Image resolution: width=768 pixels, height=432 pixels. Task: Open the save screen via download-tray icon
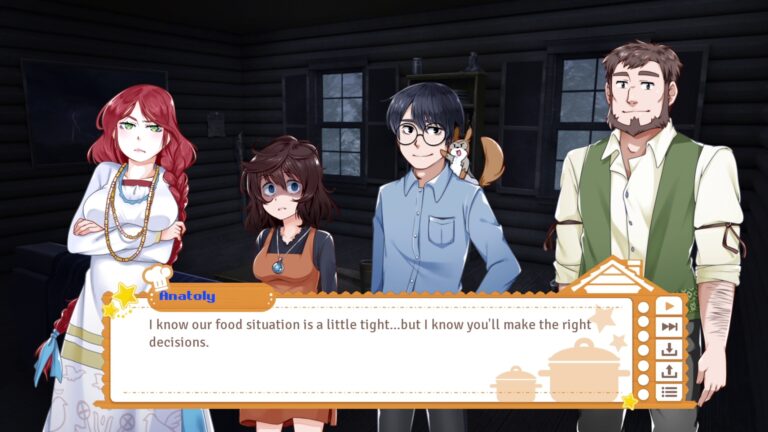pos(669,349)
